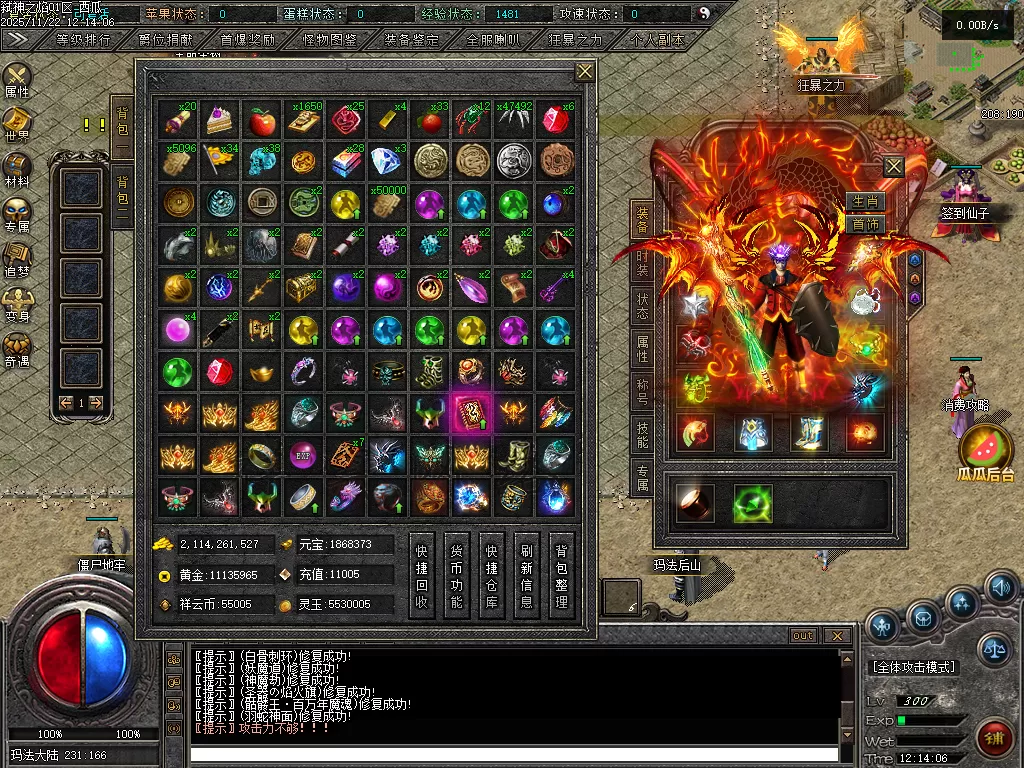Viewport: 1024px width, 768px height.
Task: Sort the bag with 背包整理
Action: click(562, 577)
